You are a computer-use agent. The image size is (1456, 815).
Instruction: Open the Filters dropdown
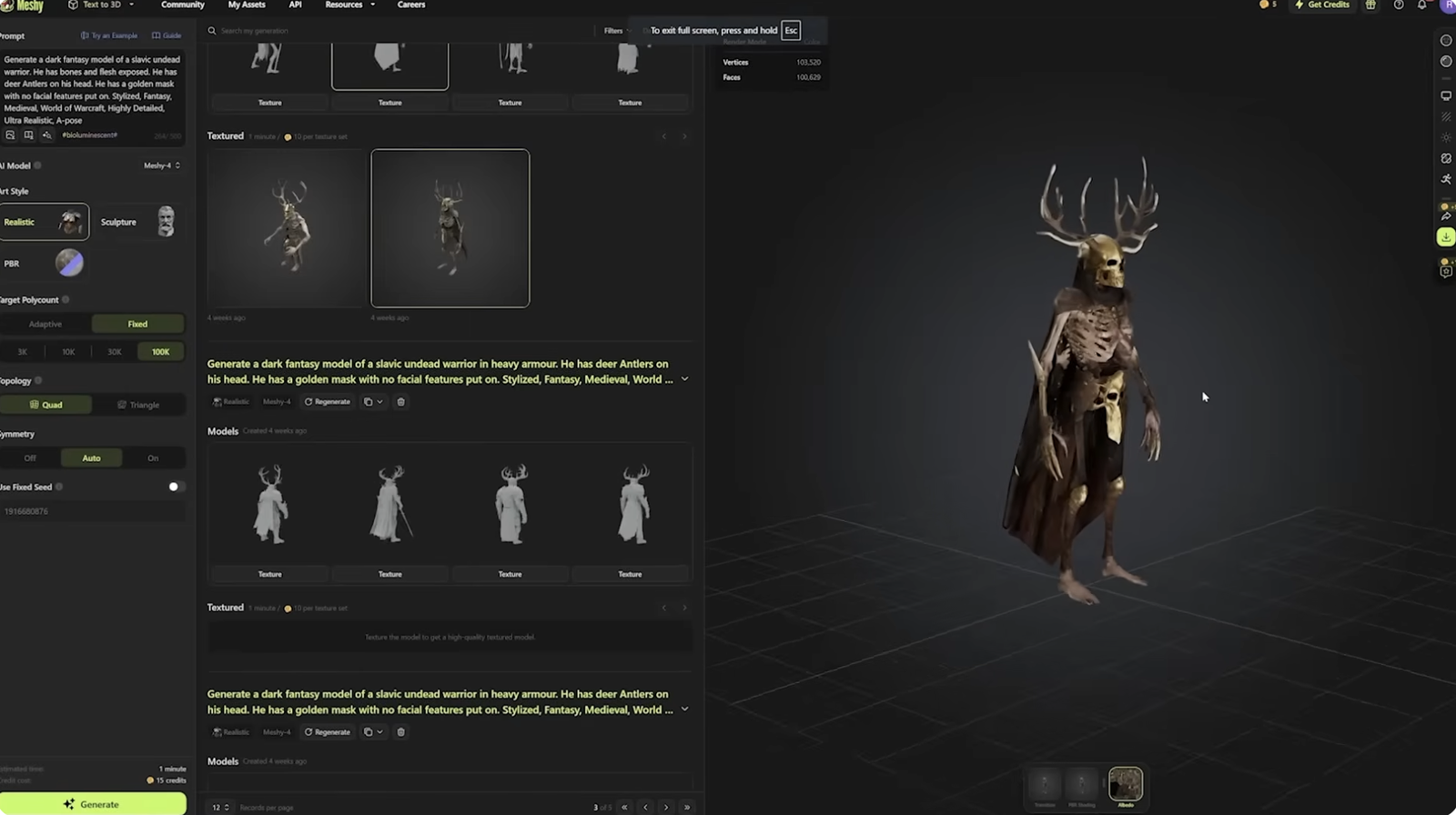point(616,31)
